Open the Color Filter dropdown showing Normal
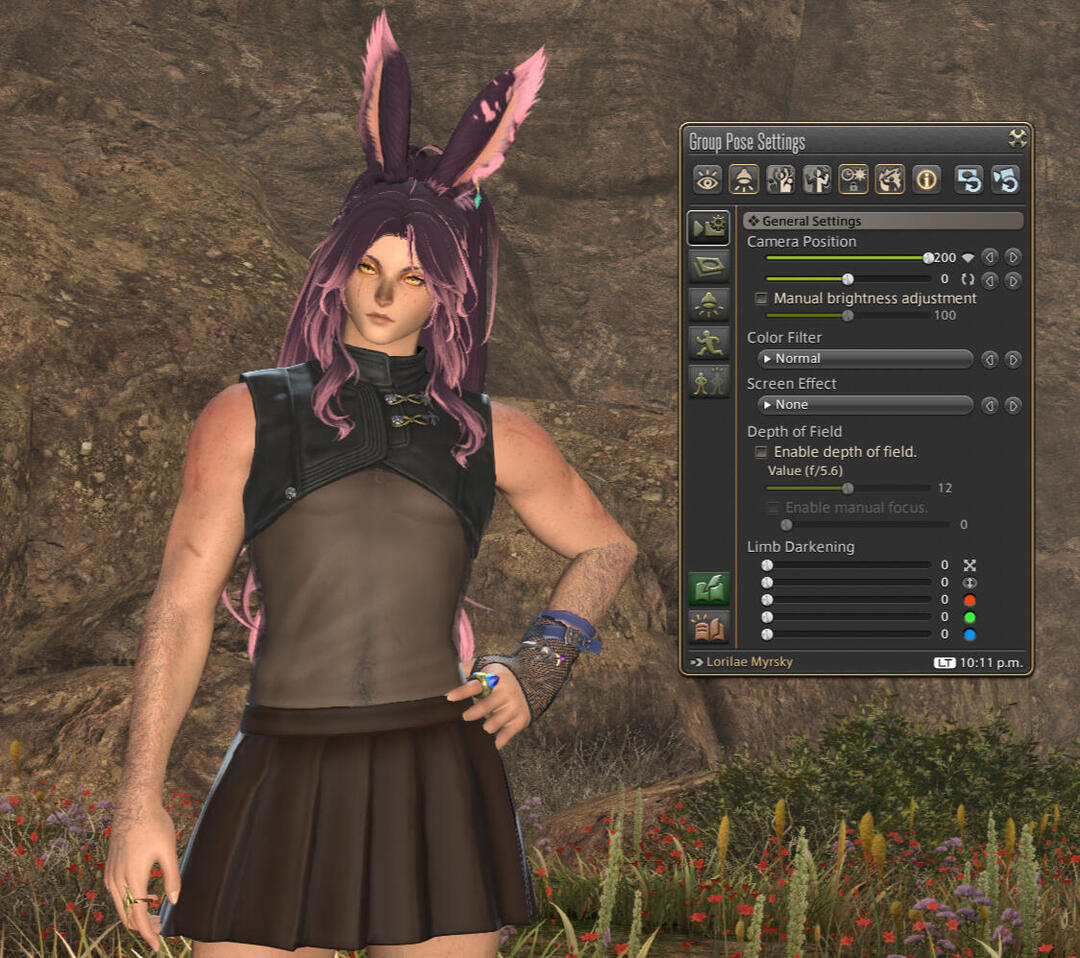This screenshot has width=1080, height=958. pyautogui.click(x=864, y=359)
